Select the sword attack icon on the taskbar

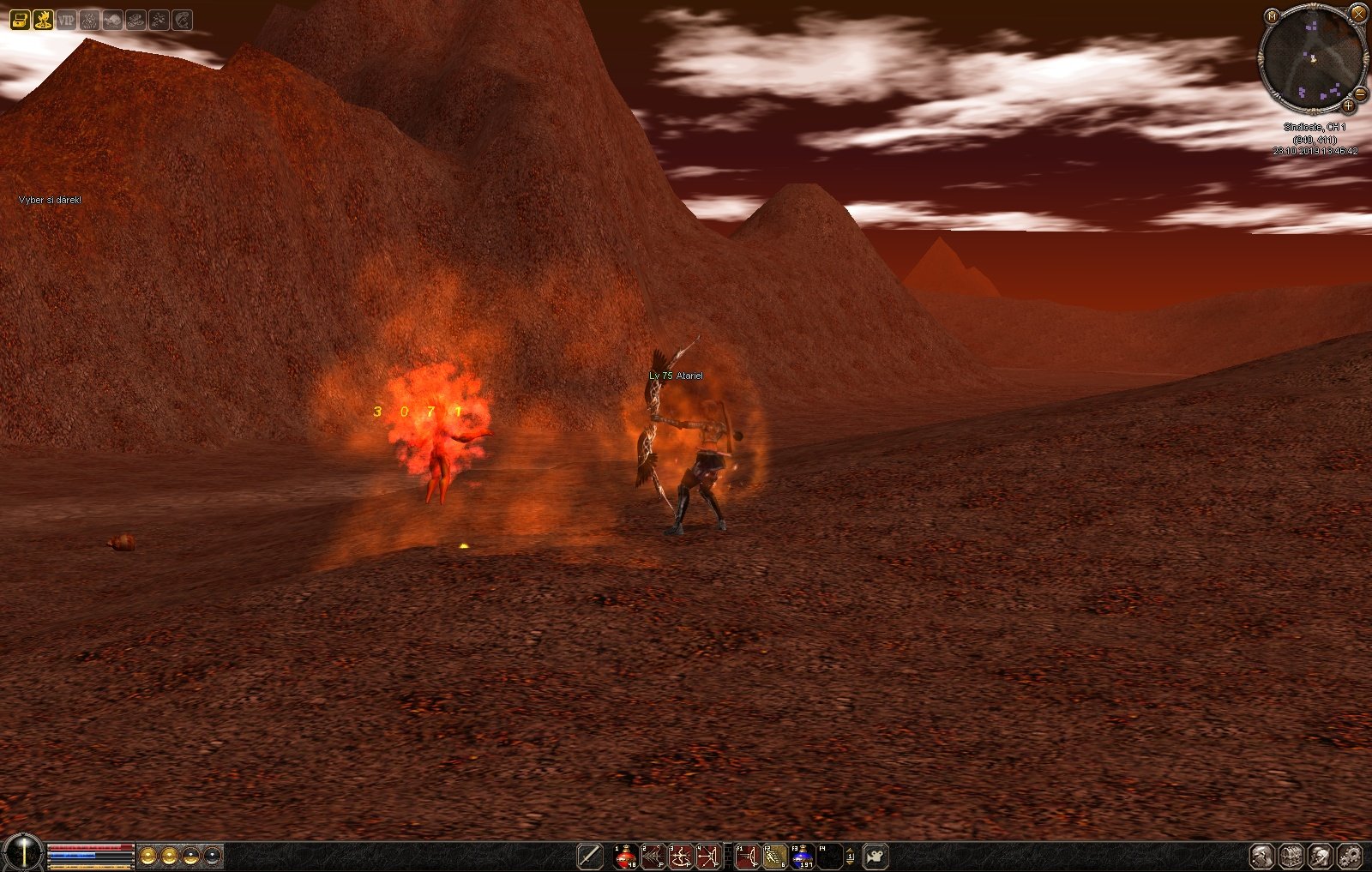[x=590, y=856]
